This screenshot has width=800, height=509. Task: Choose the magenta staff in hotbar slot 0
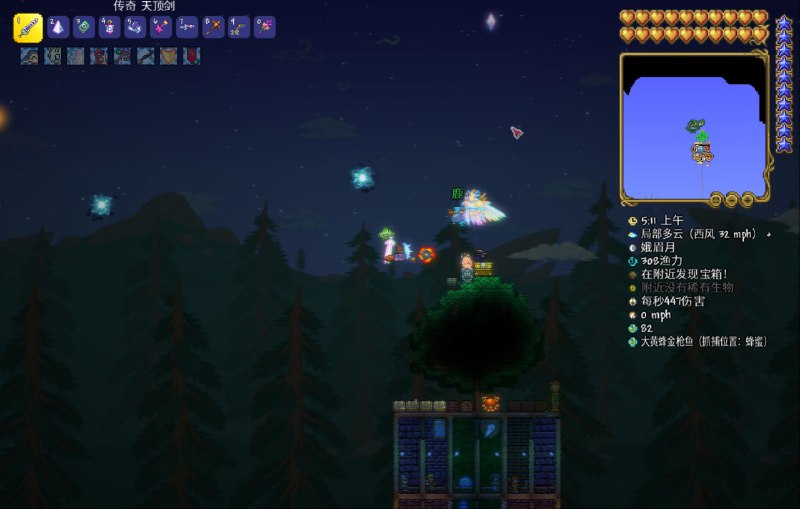(x=265, y=27)
